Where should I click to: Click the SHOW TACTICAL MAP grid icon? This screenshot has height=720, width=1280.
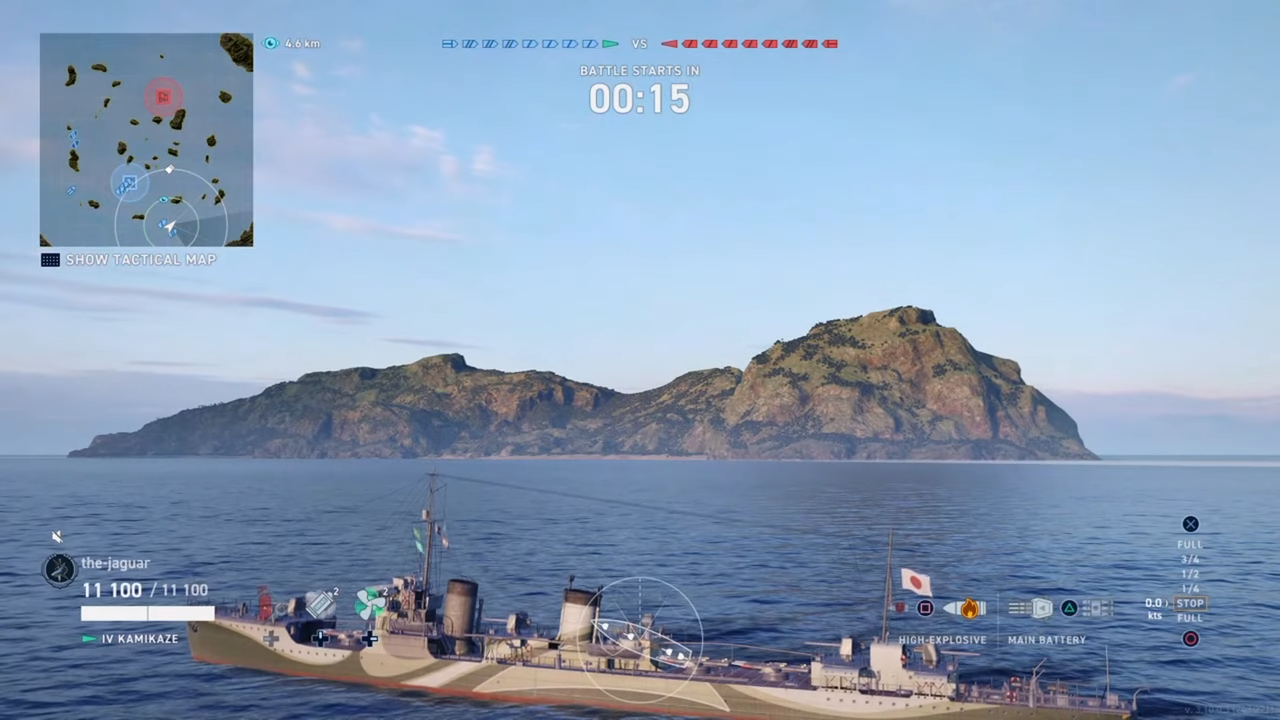point(50,260)
